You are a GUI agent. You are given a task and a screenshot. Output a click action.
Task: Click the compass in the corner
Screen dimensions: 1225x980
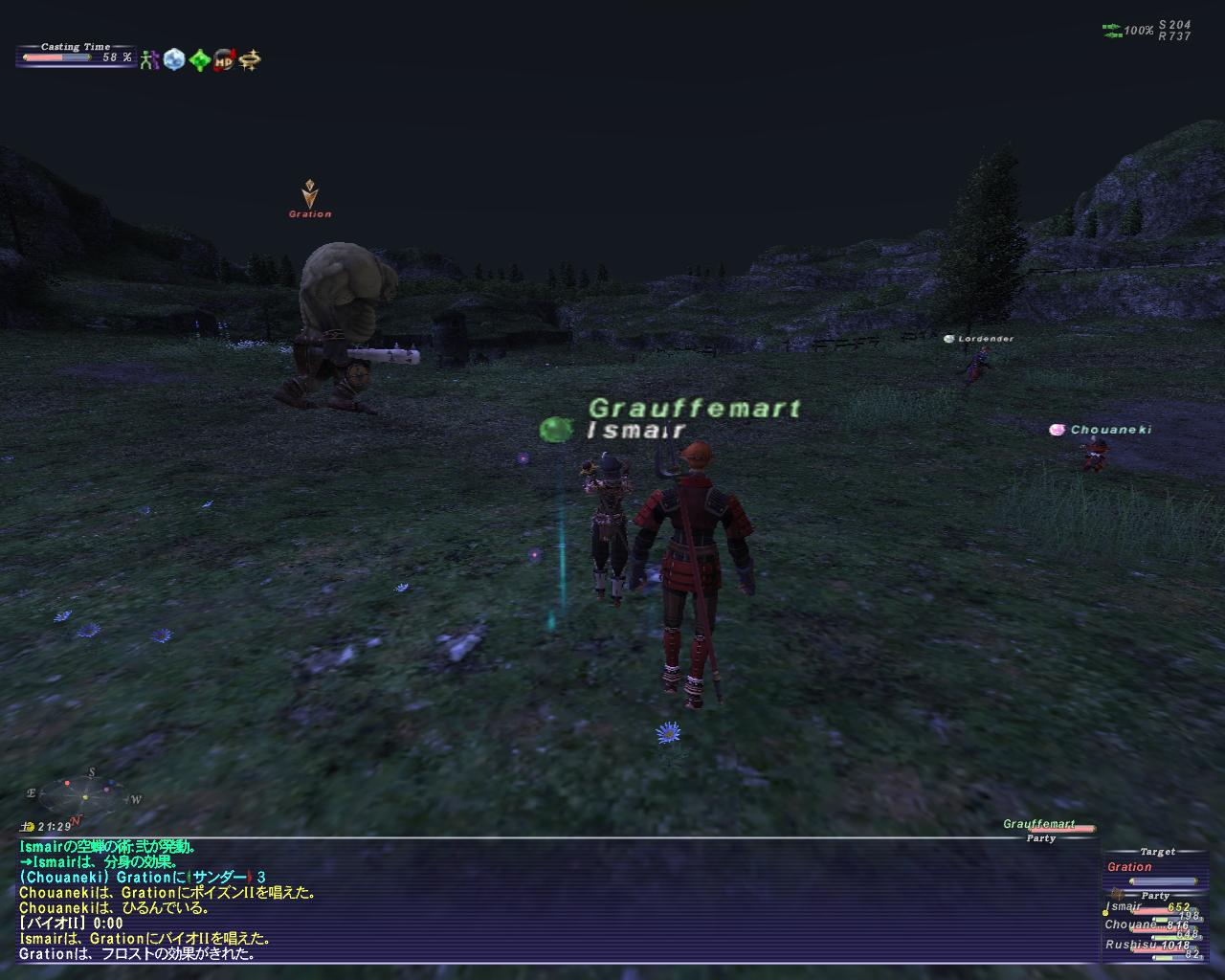coord(84,792)
